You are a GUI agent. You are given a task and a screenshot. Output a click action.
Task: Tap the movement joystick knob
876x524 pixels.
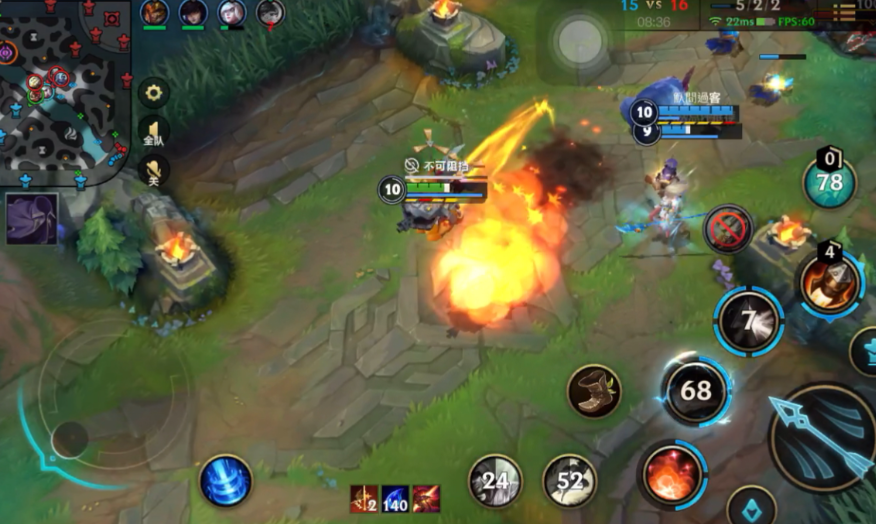click(70, 438)
